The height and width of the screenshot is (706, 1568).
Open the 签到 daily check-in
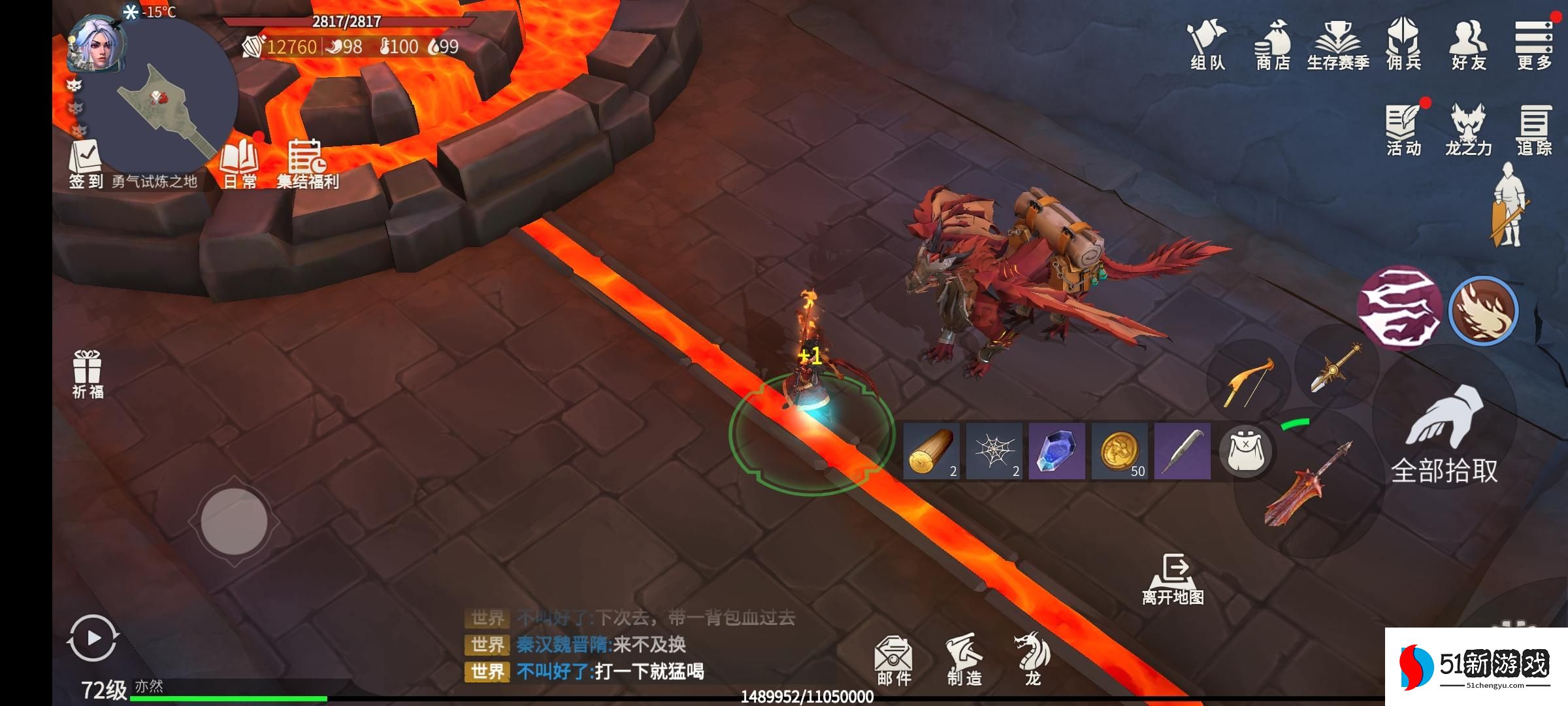click(x=86, y=164)
